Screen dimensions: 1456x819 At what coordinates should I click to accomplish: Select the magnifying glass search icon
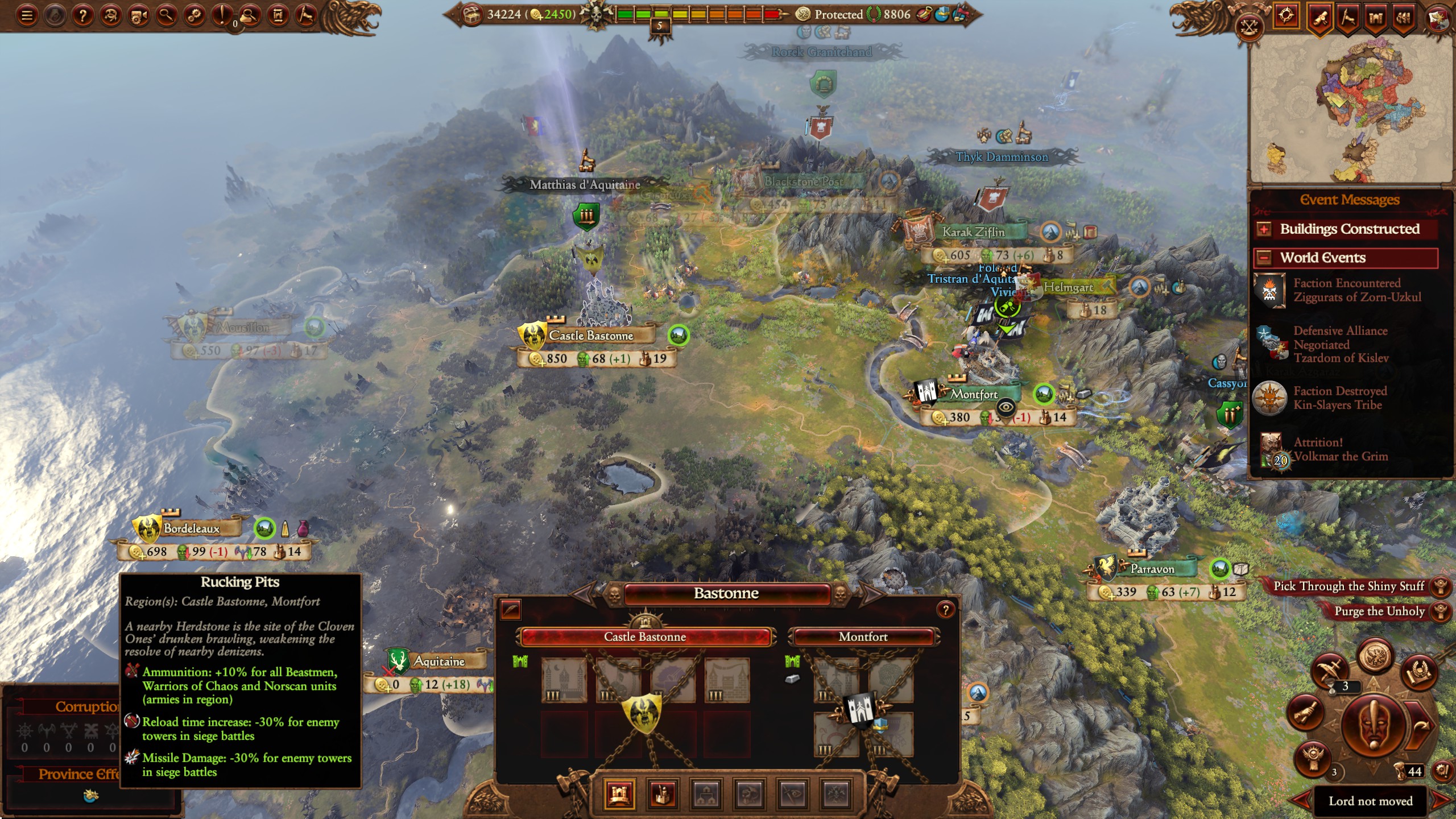tap(166, 15)
